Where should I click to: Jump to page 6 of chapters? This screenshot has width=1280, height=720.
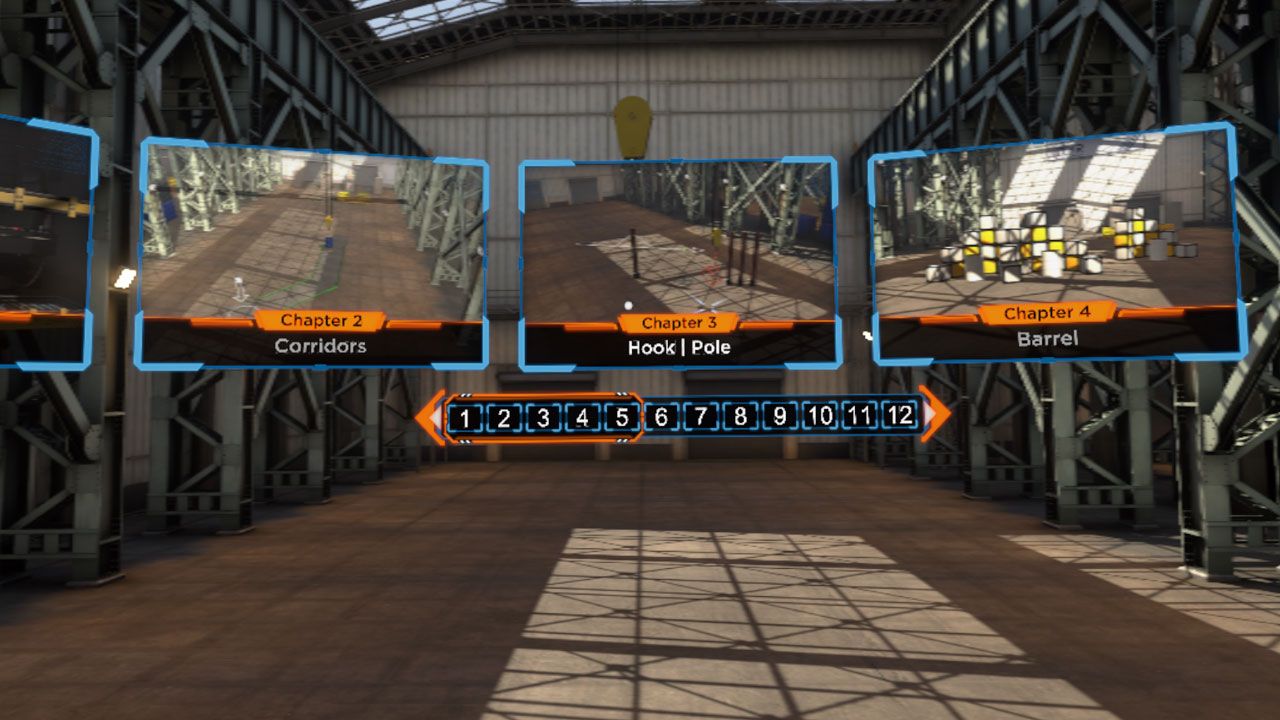[x=660, y=416]
